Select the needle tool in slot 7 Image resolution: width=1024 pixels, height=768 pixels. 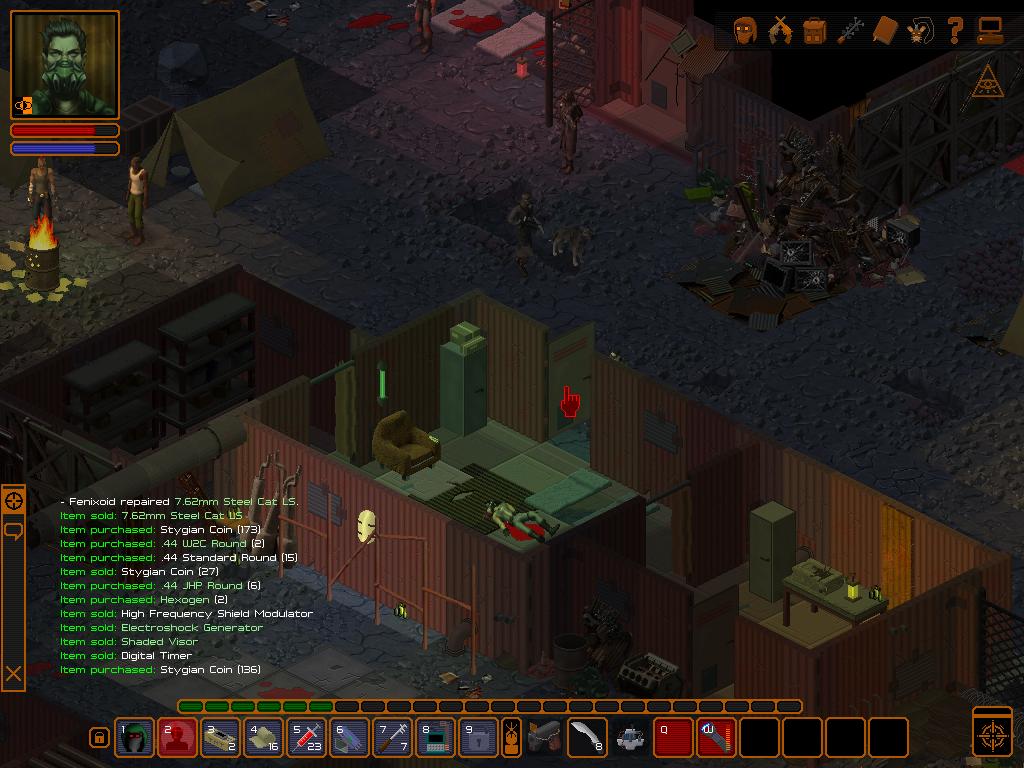coord(393,738)
